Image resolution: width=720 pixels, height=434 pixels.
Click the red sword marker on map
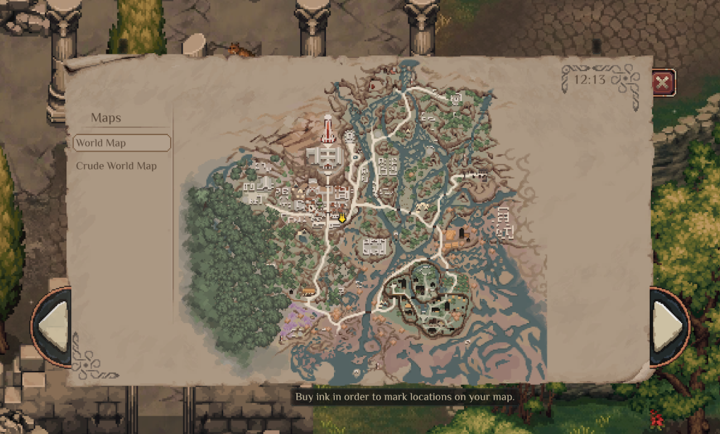(327, 130)
